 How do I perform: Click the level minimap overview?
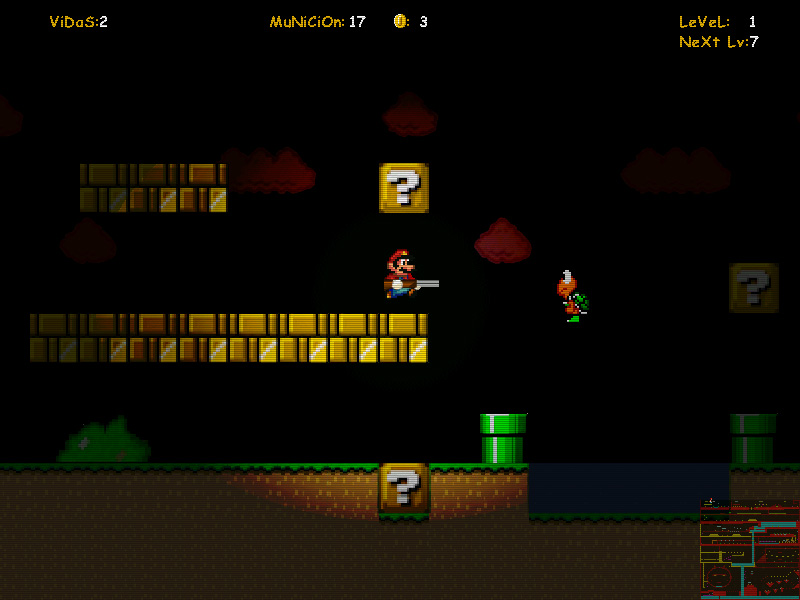pos(749,549)
